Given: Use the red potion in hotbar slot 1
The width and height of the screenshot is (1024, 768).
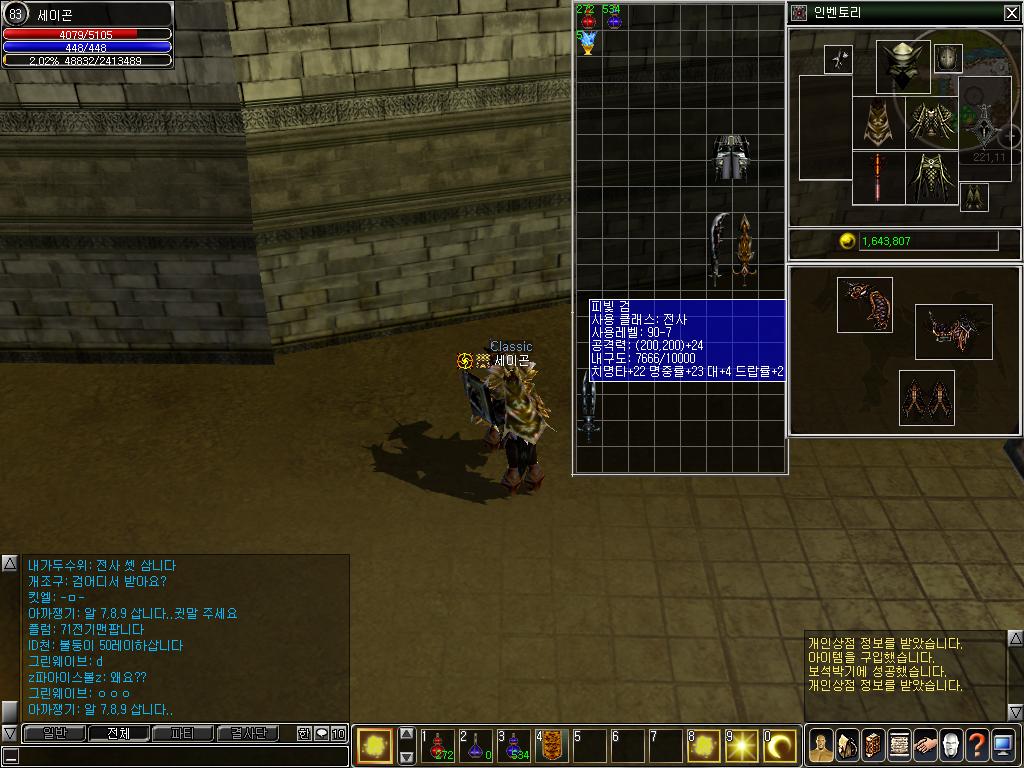Looking at the screenshot, I should tap(438, 747).
